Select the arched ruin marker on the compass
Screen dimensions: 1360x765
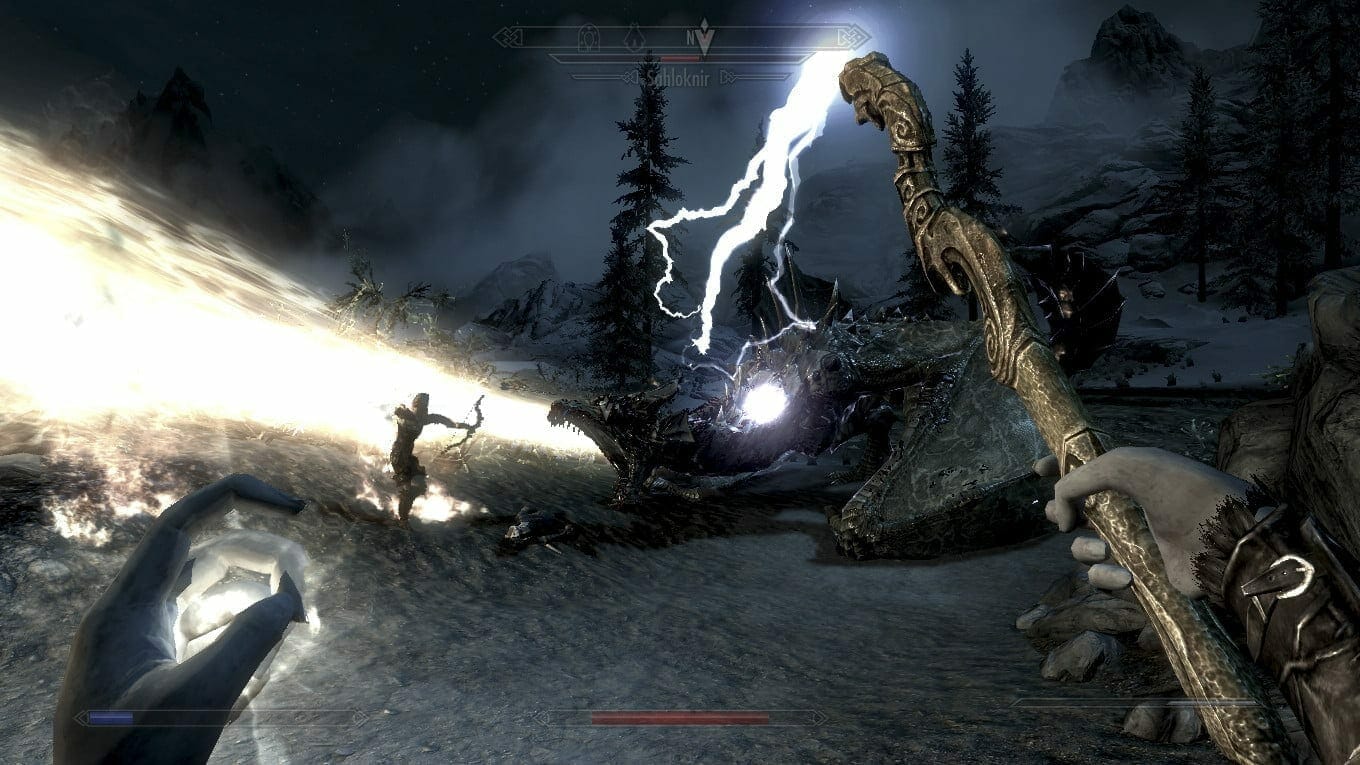[590, 38]
